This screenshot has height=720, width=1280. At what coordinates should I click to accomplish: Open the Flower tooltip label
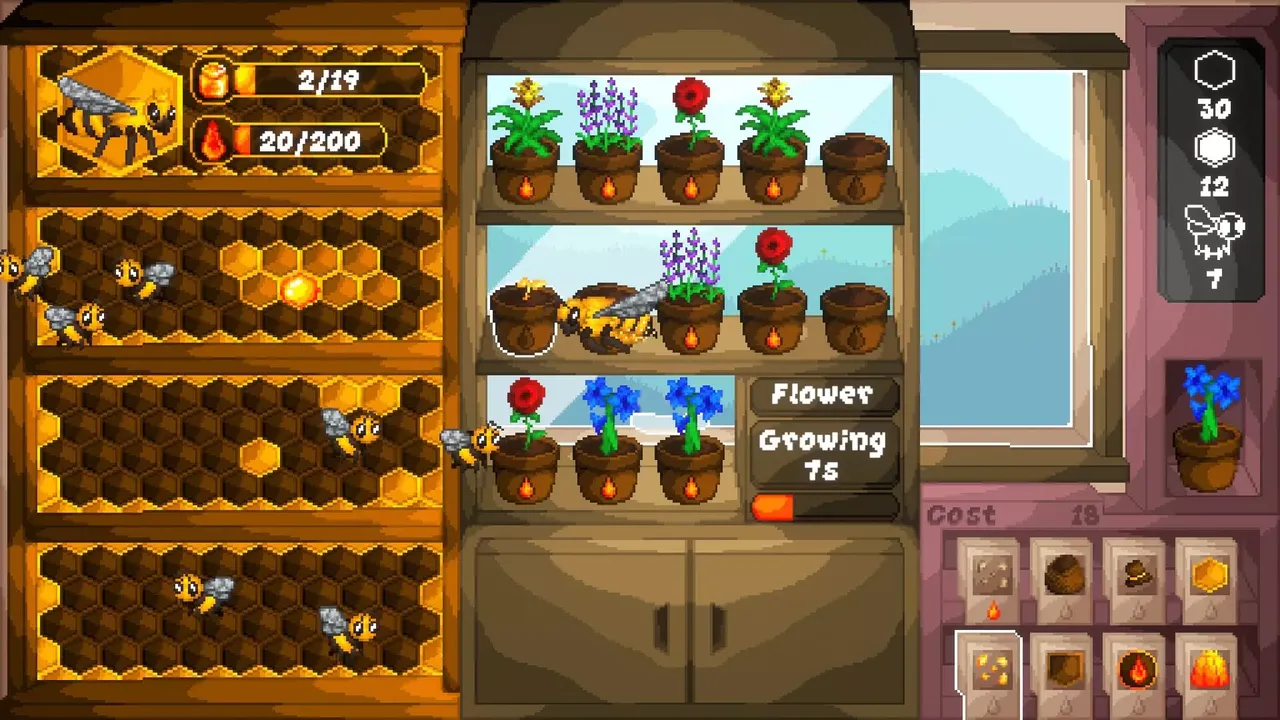824,396
